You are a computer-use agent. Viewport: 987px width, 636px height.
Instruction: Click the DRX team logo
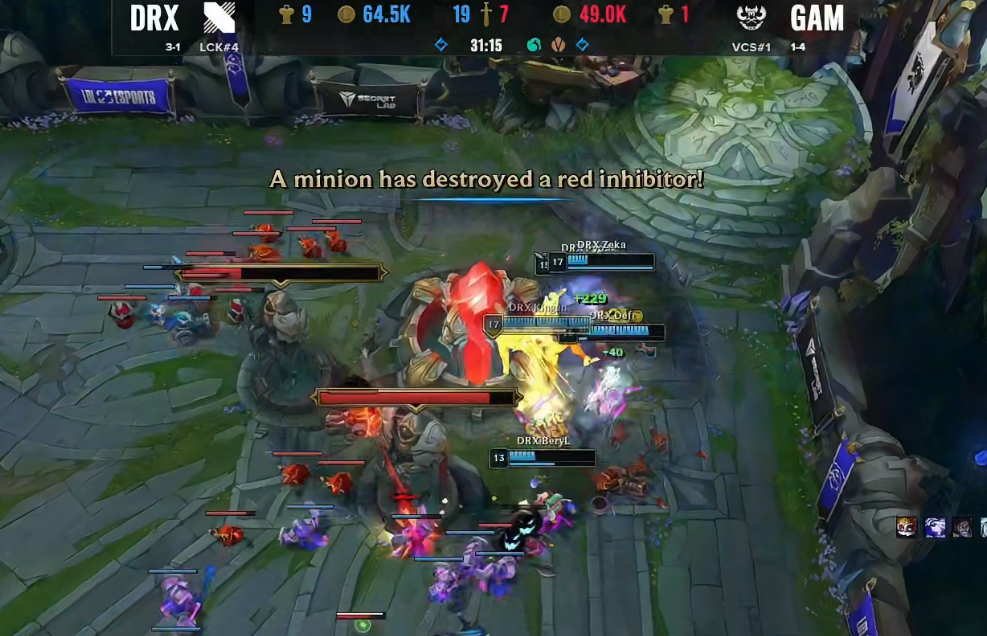(219, 18)
